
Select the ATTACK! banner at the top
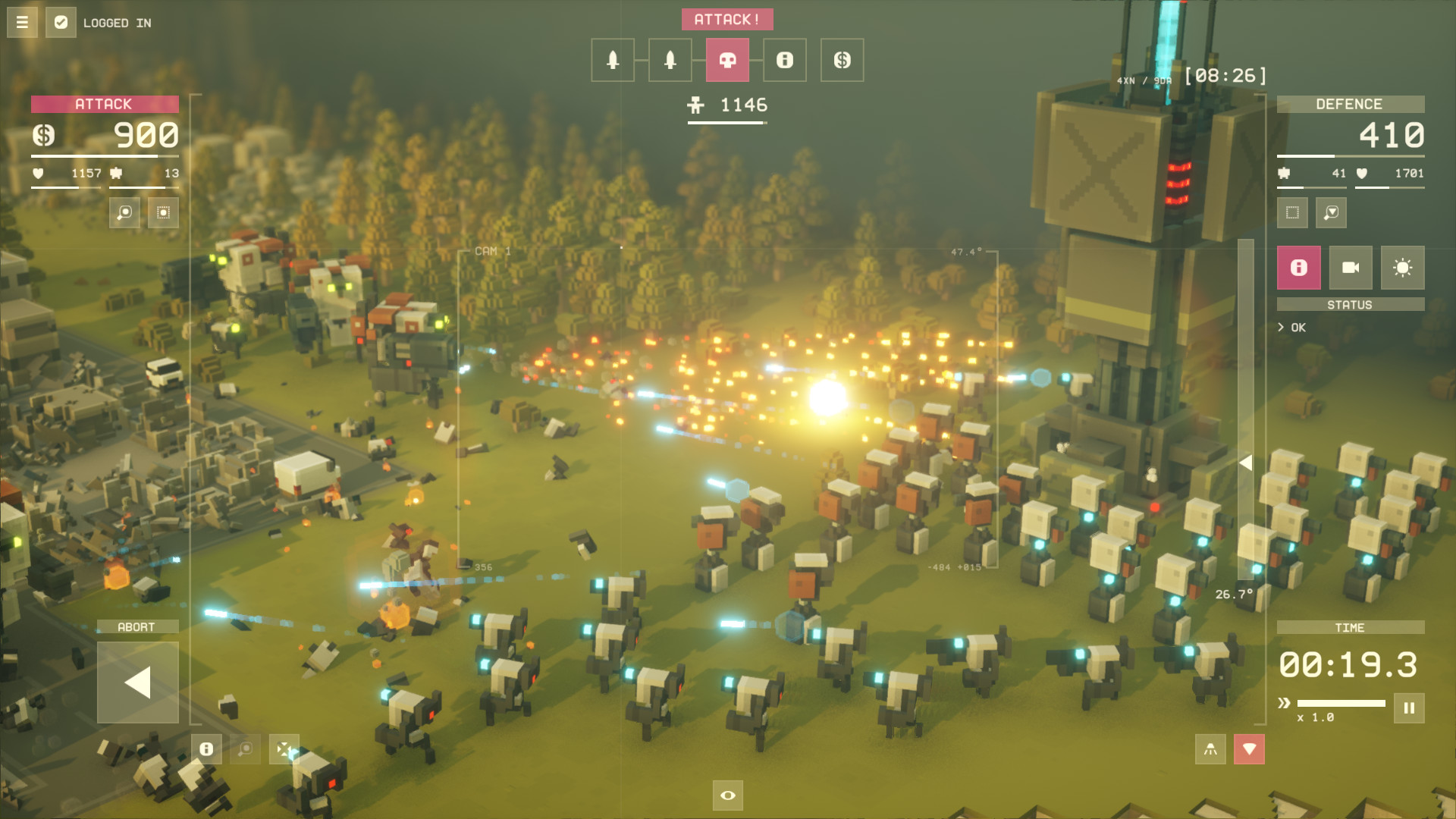click(x=727, y=19)
